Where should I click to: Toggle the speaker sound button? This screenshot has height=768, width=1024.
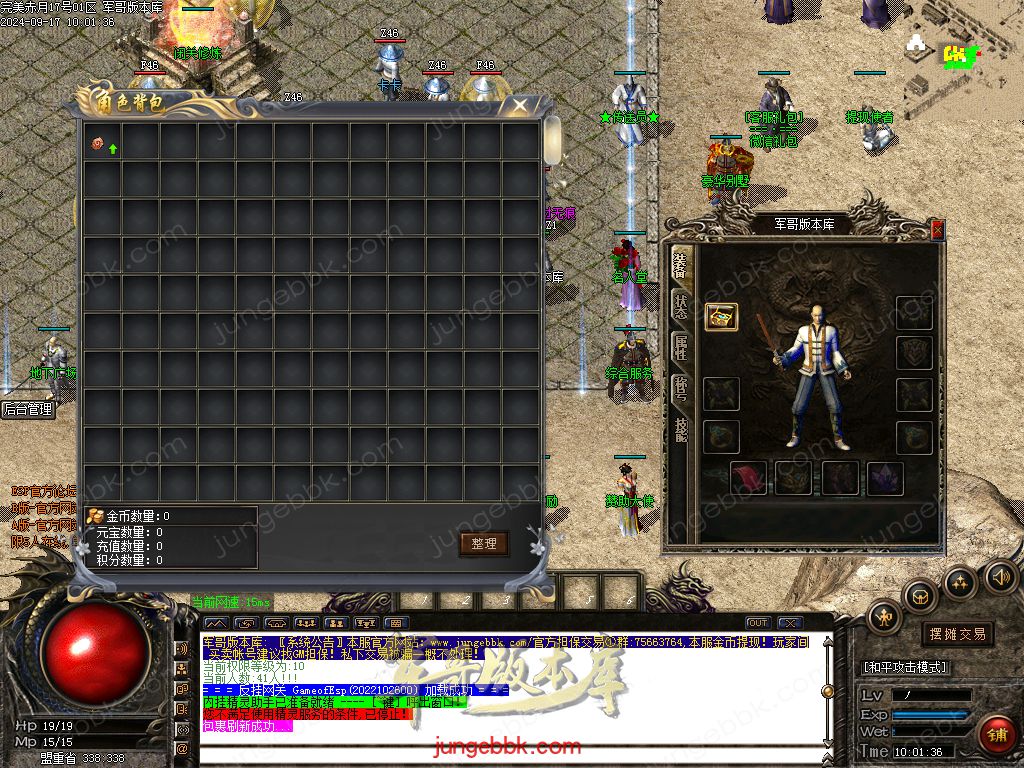(1001, 577)
